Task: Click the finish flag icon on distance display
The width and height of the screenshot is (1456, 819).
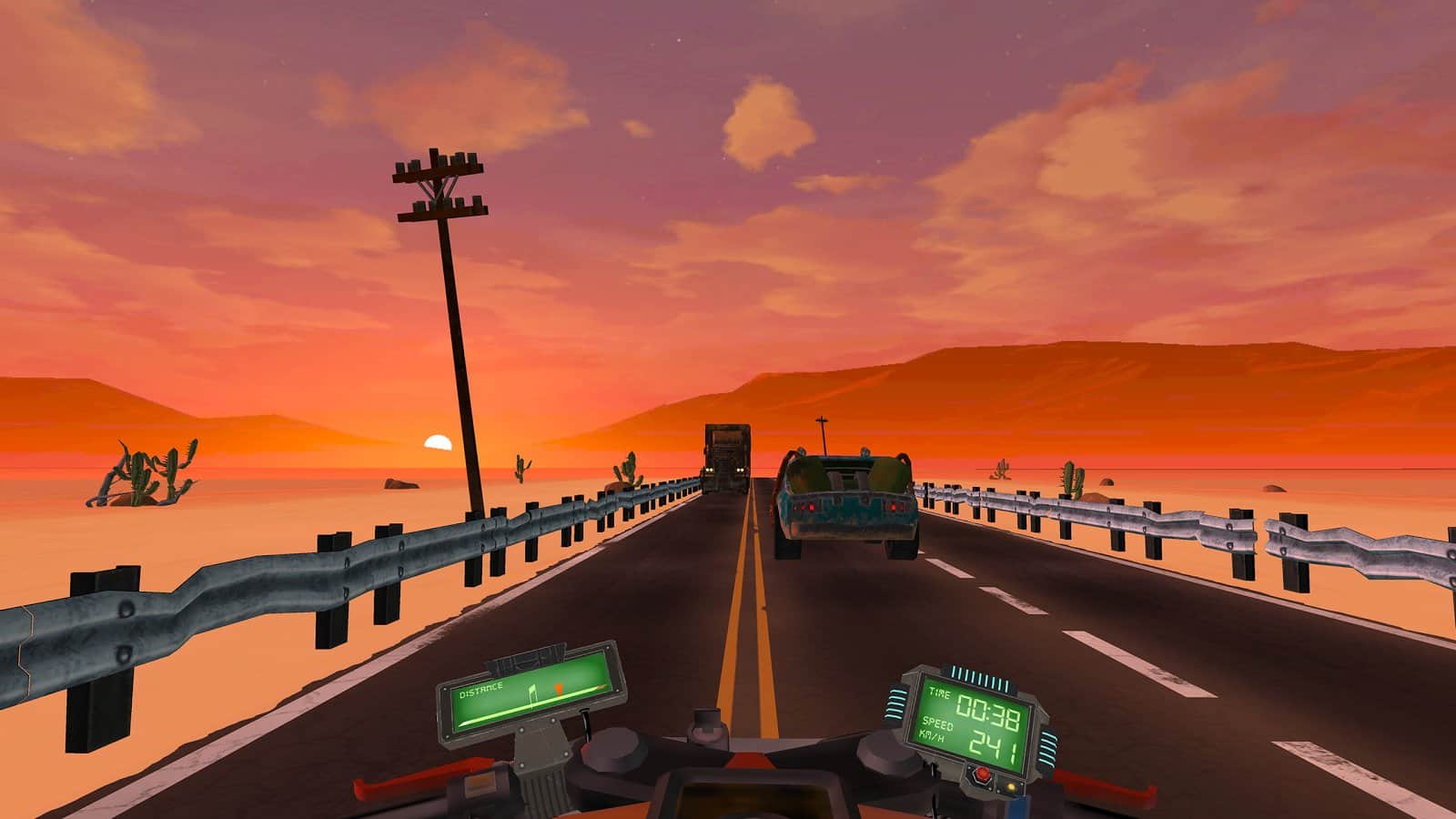Action: click(533, 693)
